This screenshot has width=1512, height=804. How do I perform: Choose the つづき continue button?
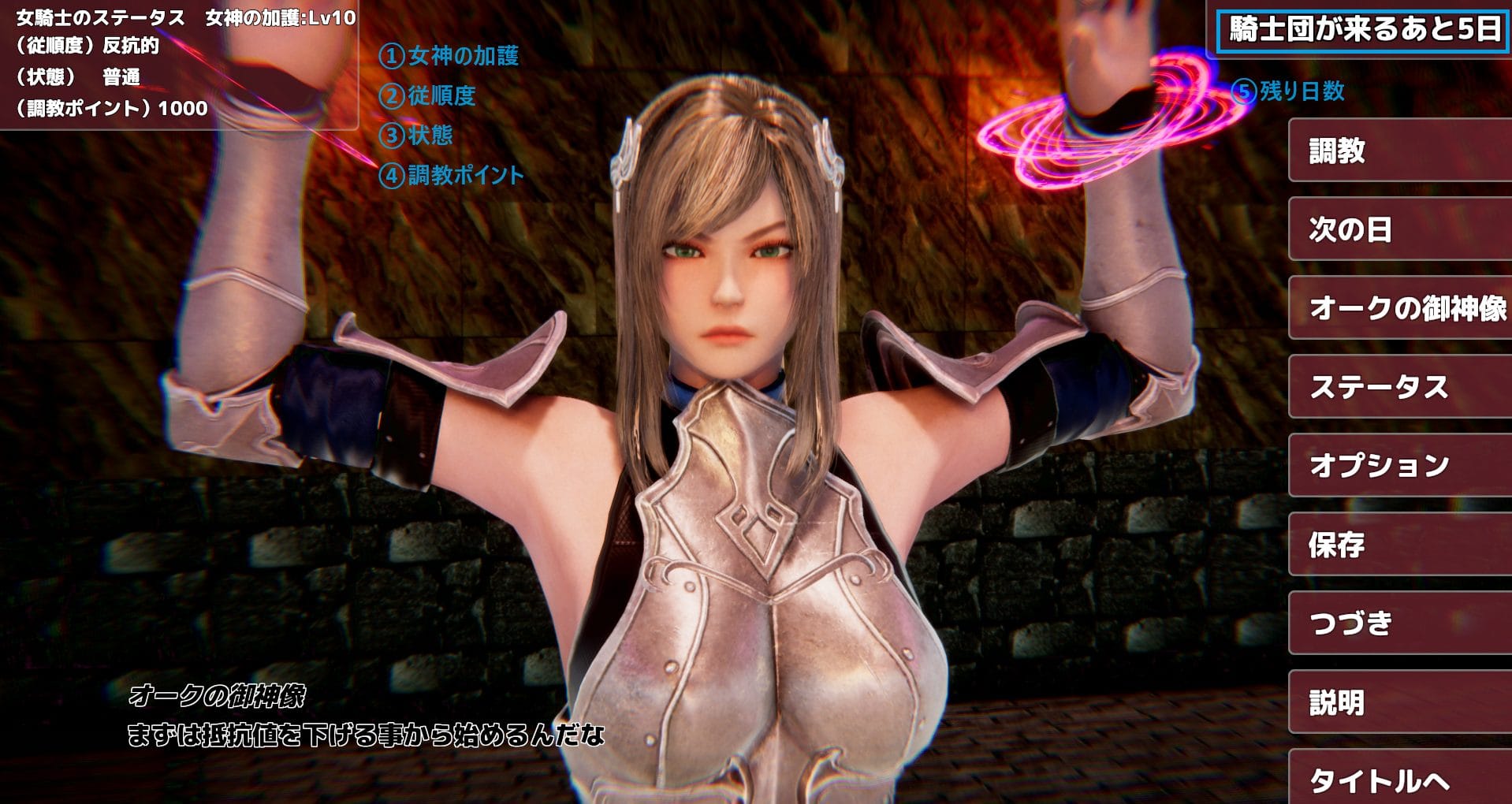tap(1399, 623)
